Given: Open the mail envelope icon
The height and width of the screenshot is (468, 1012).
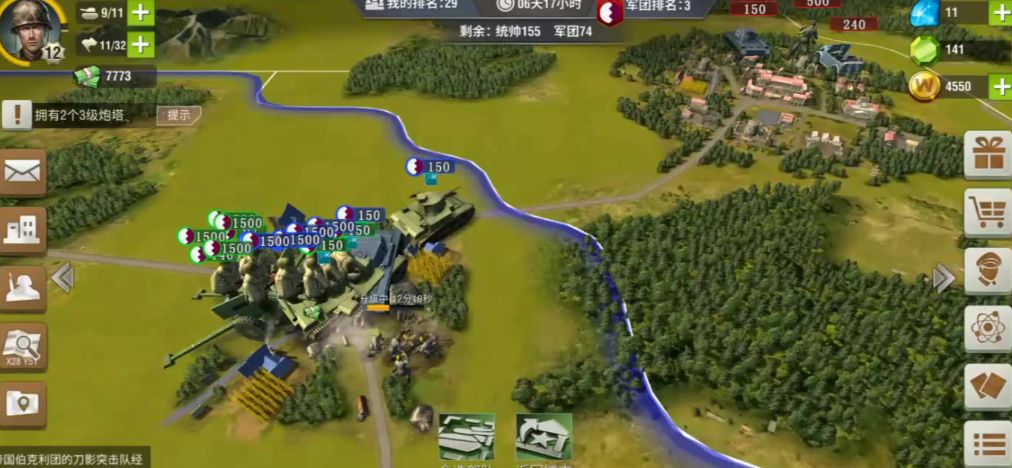Looking at the screenshot, I should (22, 173).
